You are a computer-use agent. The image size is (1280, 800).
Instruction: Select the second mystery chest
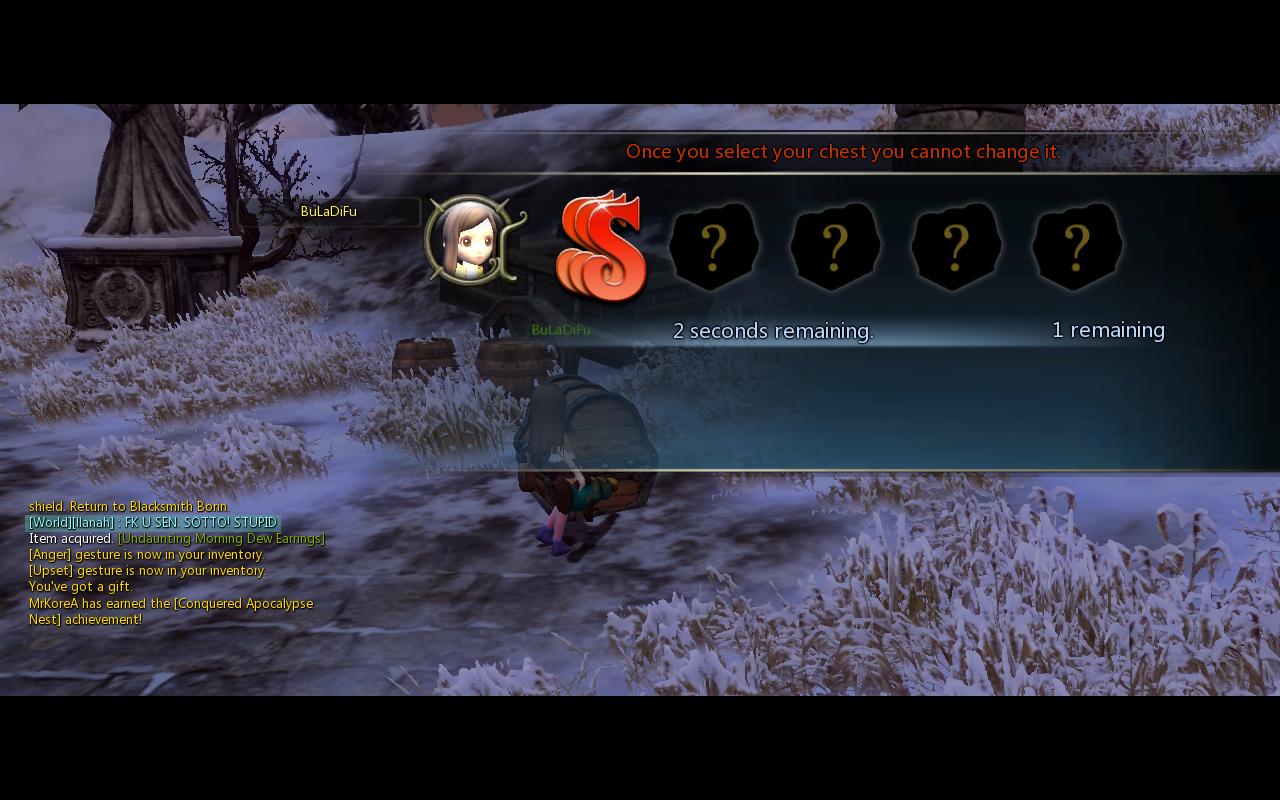835,247
